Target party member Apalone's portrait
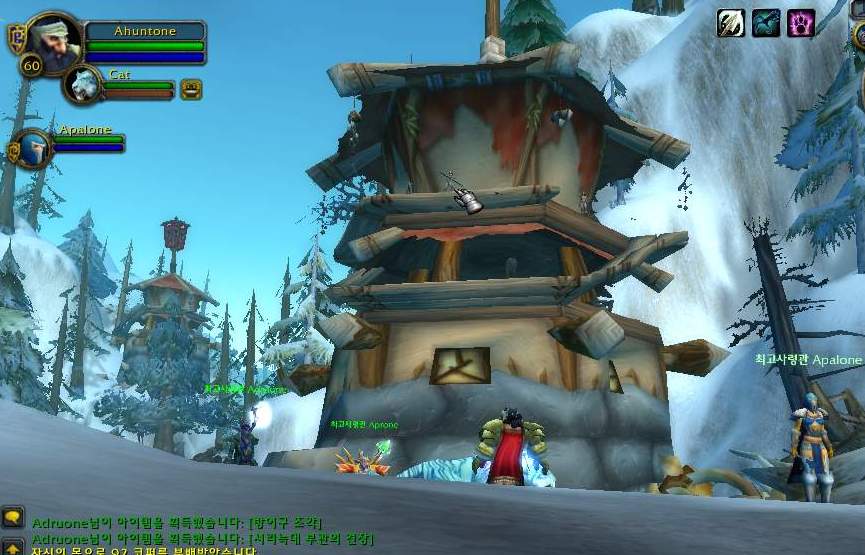The height and width of the screenshot is (555, 865). (33, 147)
